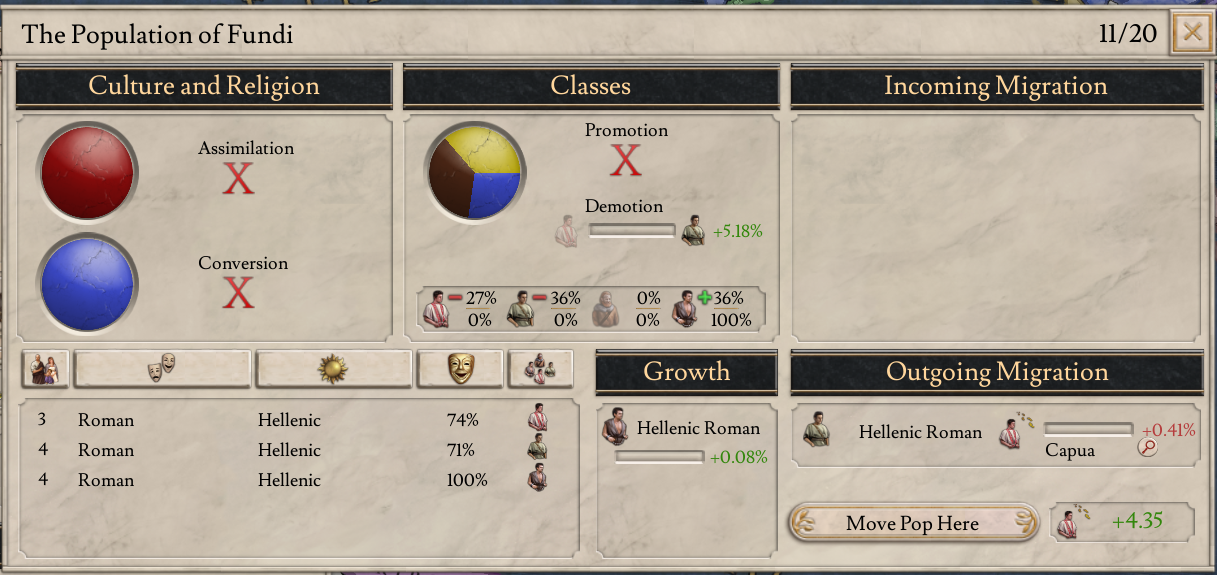1217x575 pixels.
Task: Select the Roman Hellenic pop row at 100%
Action: [x=290, y=480]
